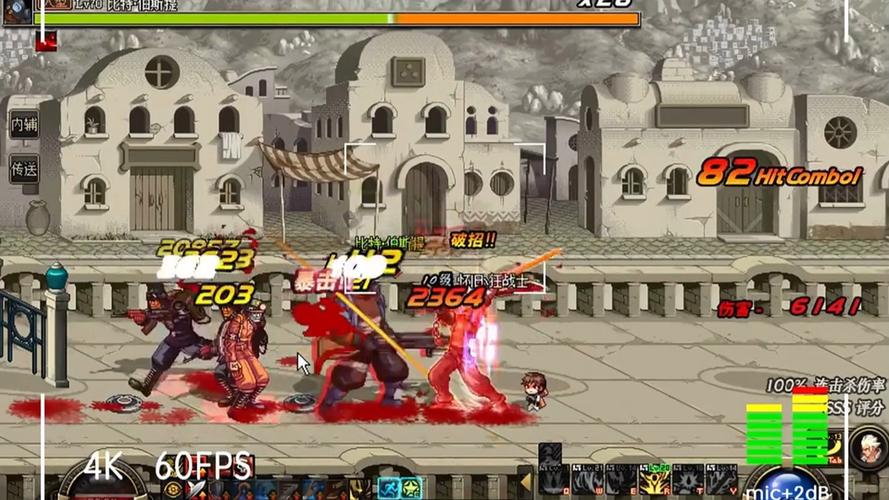Screen dimensions: 889x500
Task: Click the 传送 teleport button
Action: coord(24,169)
